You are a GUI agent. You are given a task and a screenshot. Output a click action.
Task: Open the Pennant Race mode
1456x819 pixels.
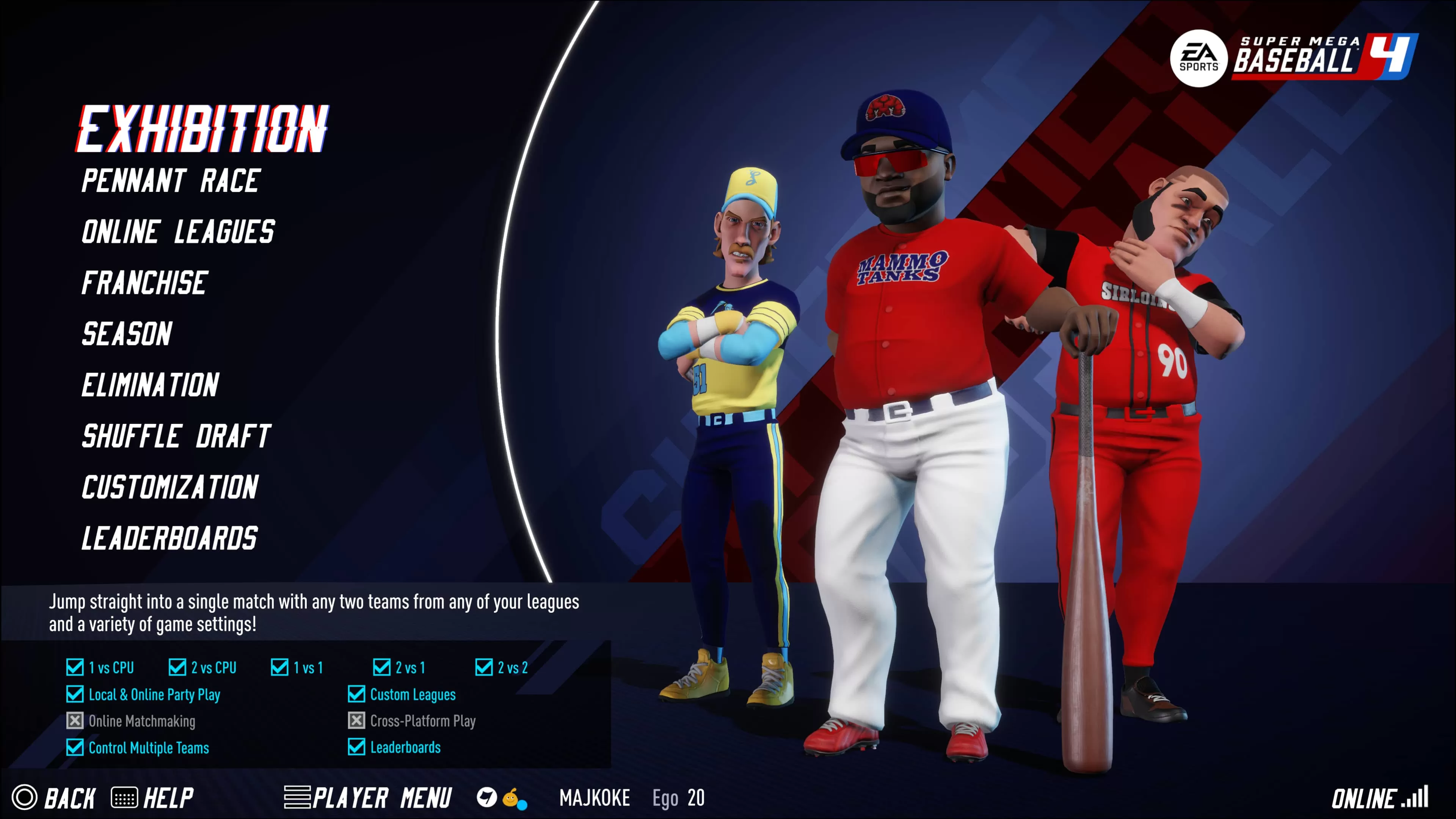[171, 182]
